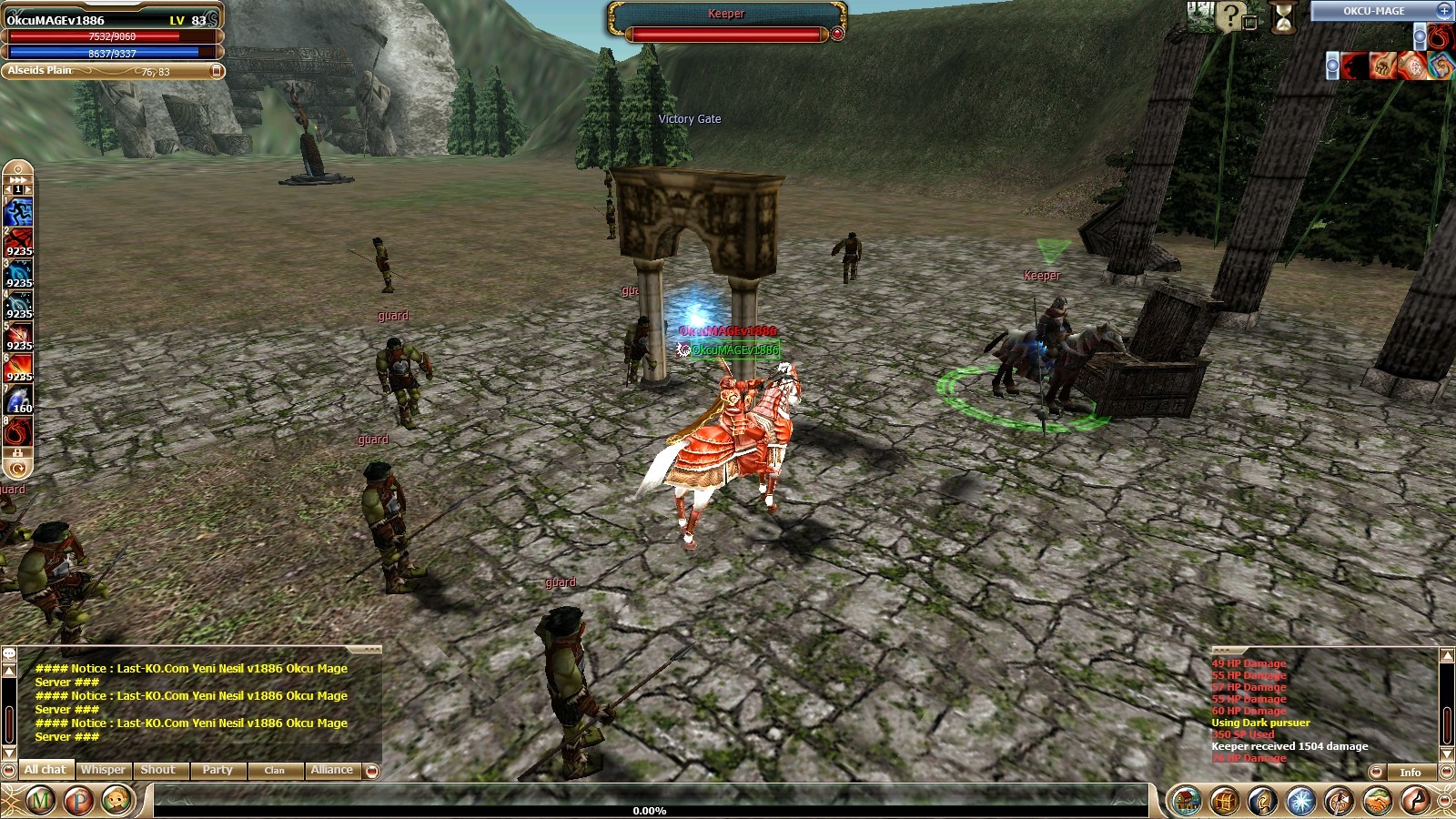Screen dimensions: 1456x819
Task: Click the green M round button
Action: coord(40,801)
